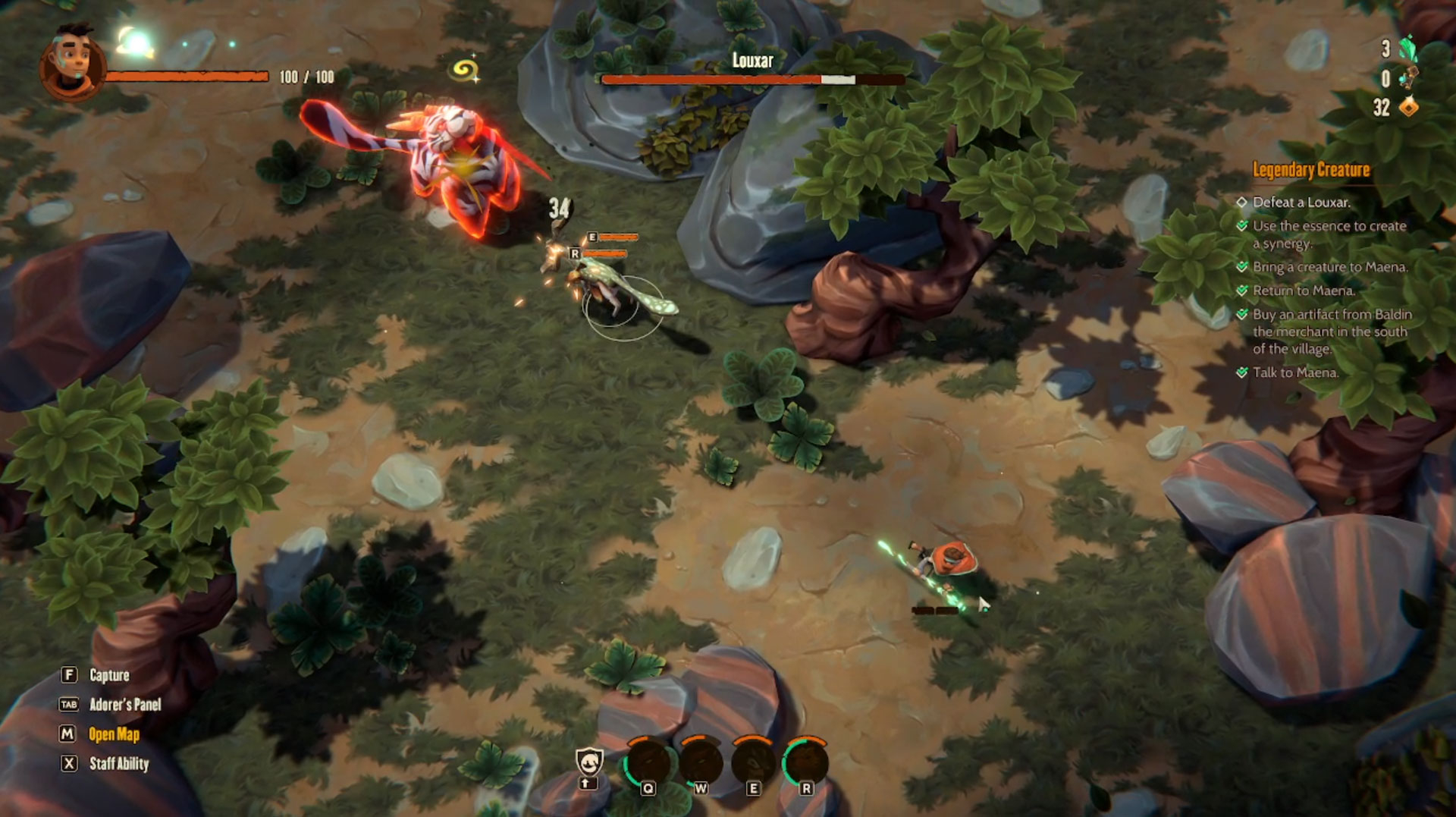Activate the creature ability slot labeled W
This screenshot has width=1456, height=817.
(701, 762)
